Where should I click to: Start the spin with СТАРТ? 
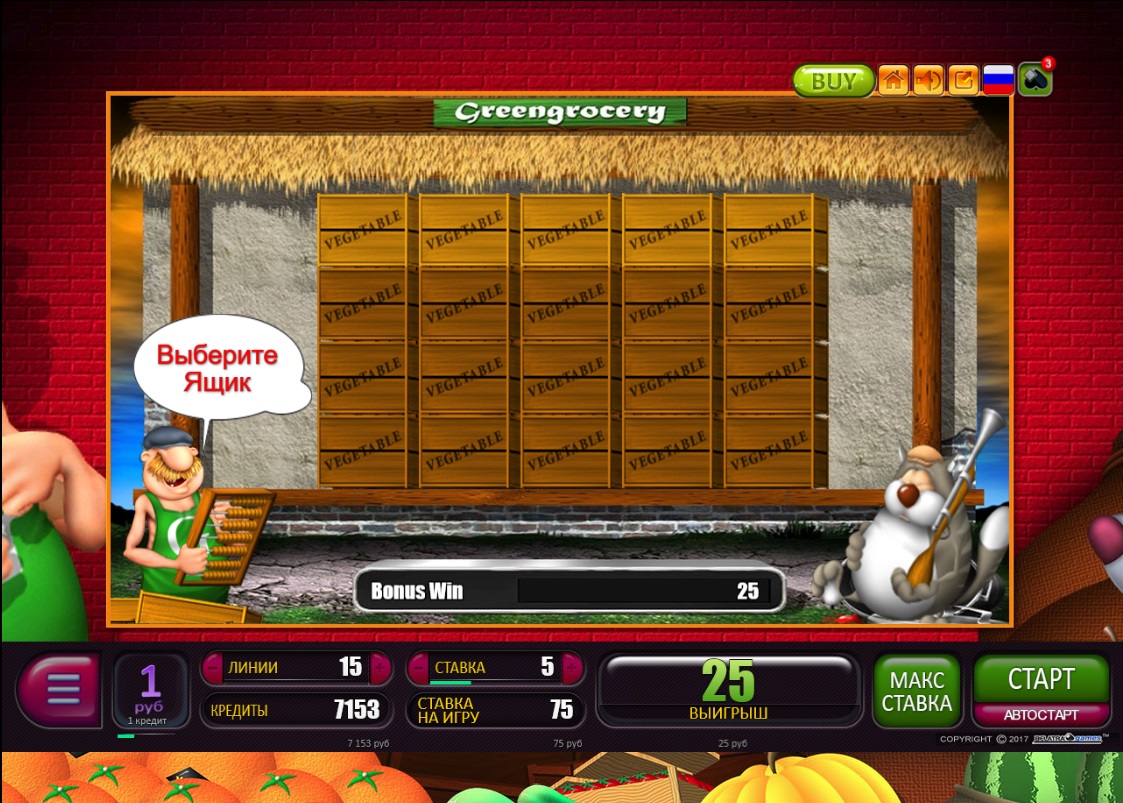(x=1041, y=679)
